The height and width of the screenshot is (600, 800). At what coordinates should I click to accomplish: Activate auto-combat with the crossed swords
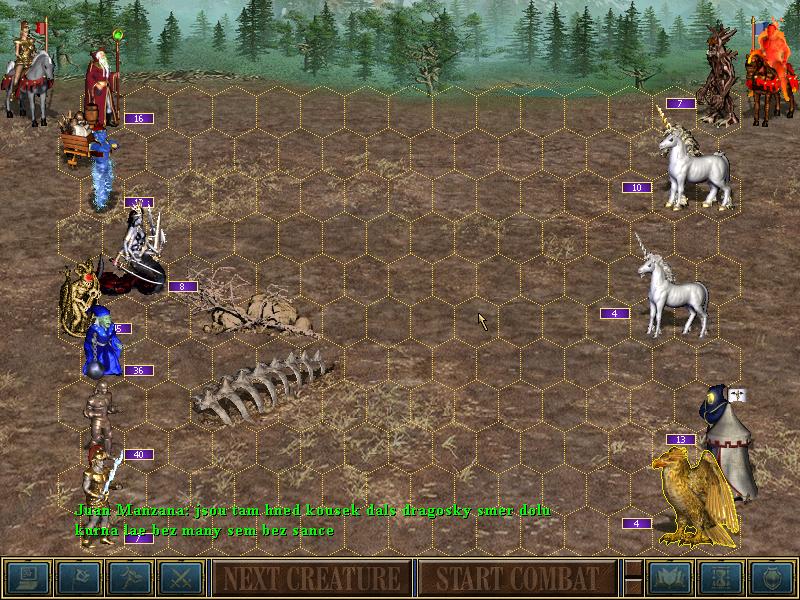[x=181, y=578]
